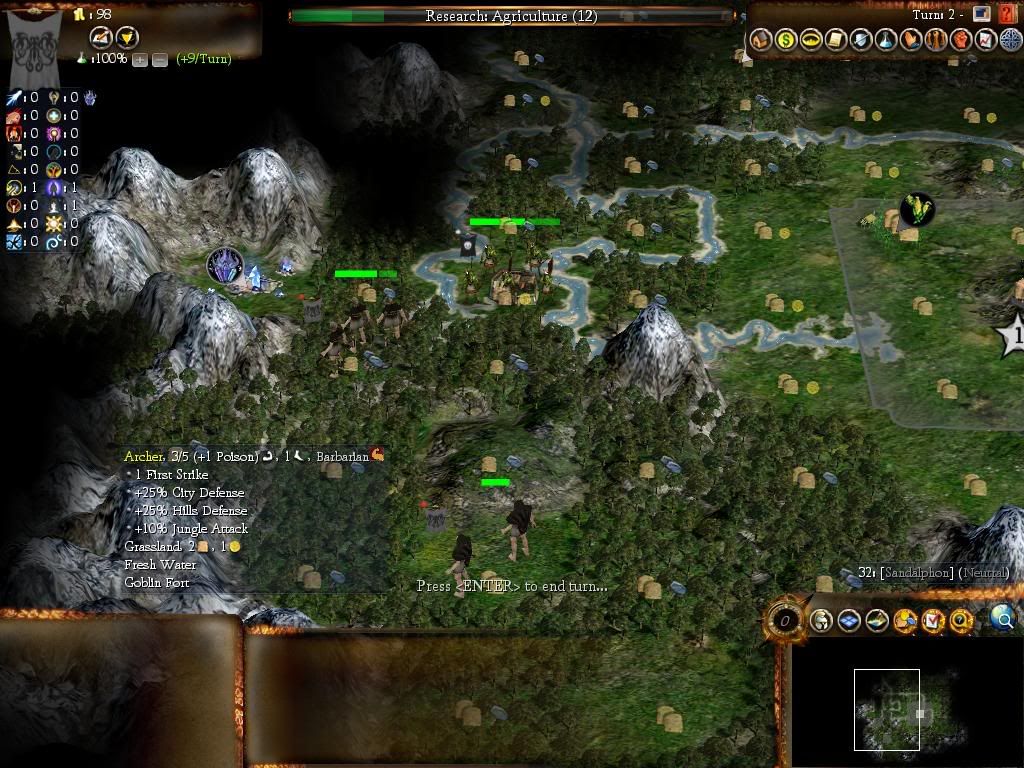Open the domestic advisor house icon
The image size is (1024, 768).
(x=761, y=40)
